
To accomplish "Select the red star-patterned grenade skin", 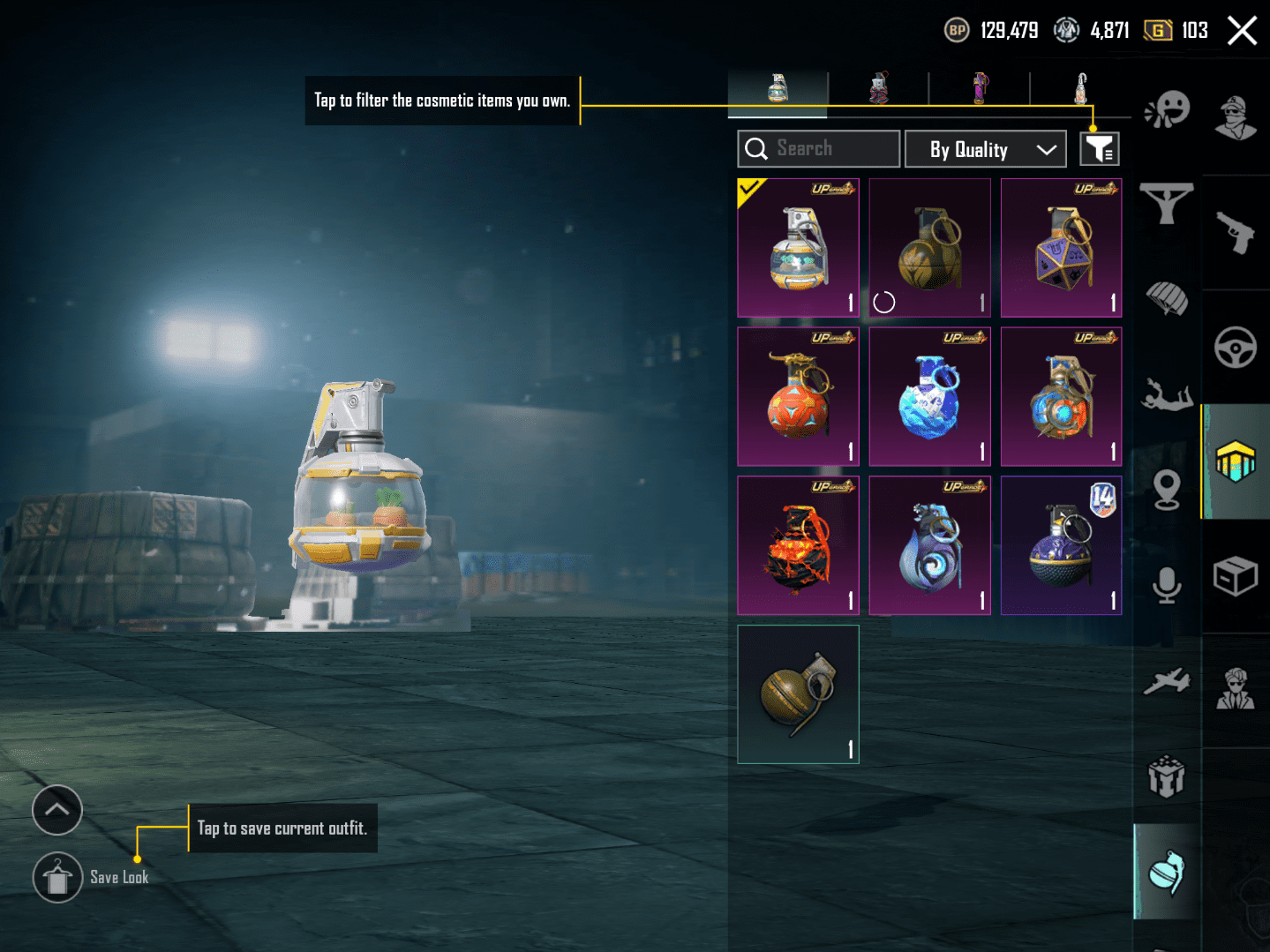I will [798, 397].
